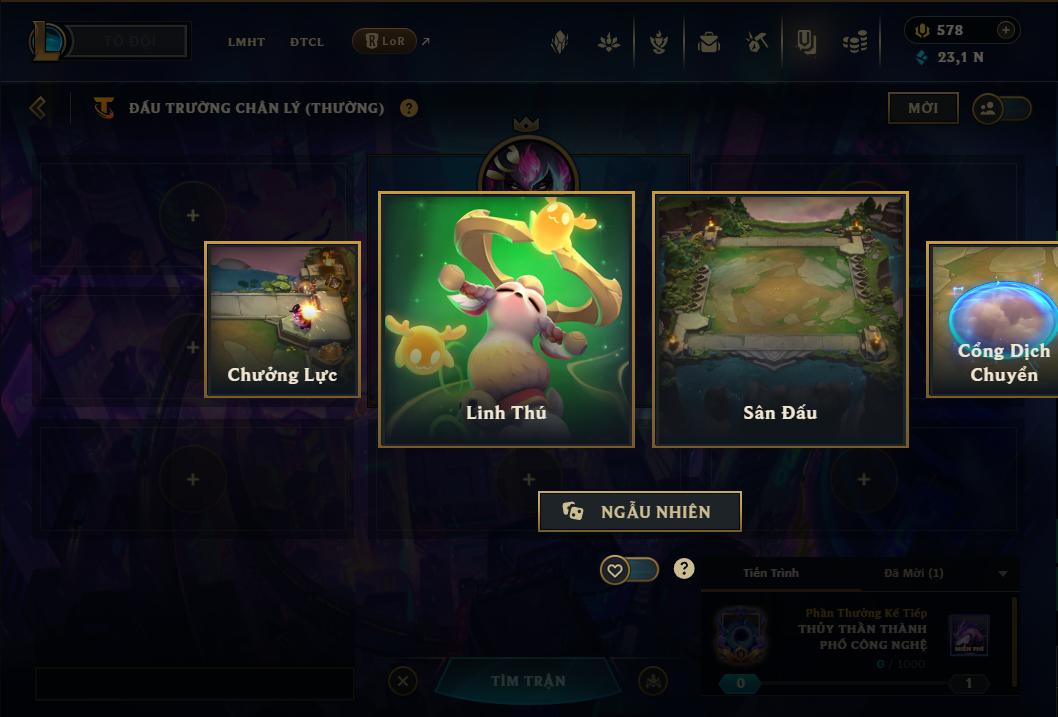1058x717 pixels.
Task: Toggle the heart favorites switch
Action: (629, 570)
